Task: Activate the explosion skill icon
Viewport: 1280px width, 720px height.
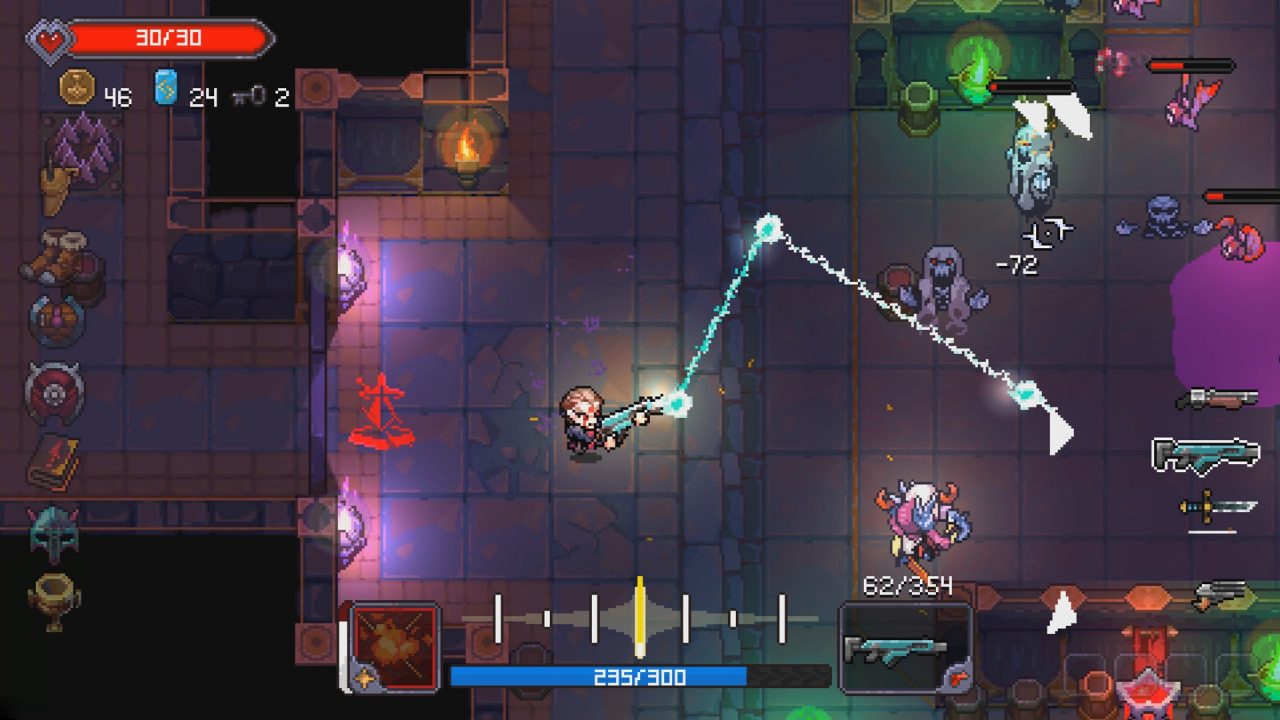Action: click(394, 646)
